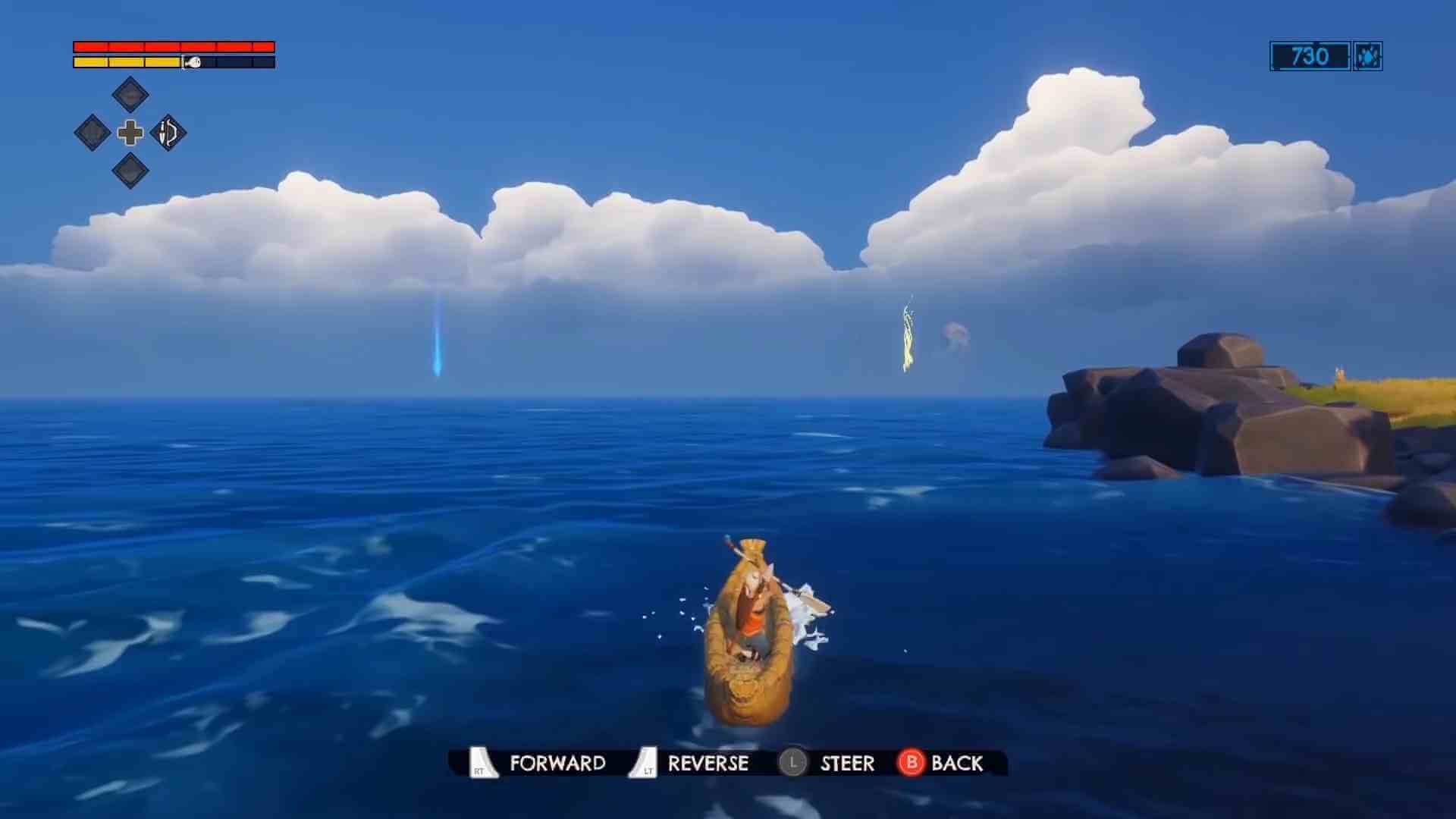The image size is (1456, 819).
Task: Click the fish marker on the stamina bar
Action: point(191,62)
